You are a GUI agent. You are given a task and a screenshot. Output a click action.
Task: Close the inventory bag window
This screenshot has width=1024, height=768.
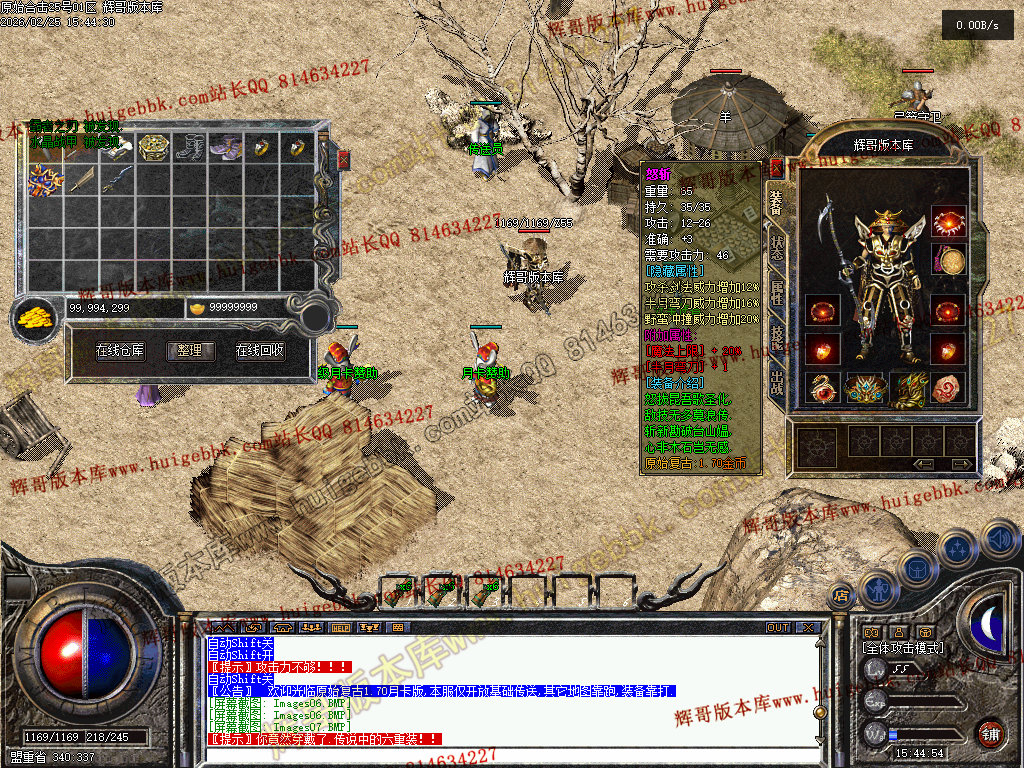click(344, 159)
